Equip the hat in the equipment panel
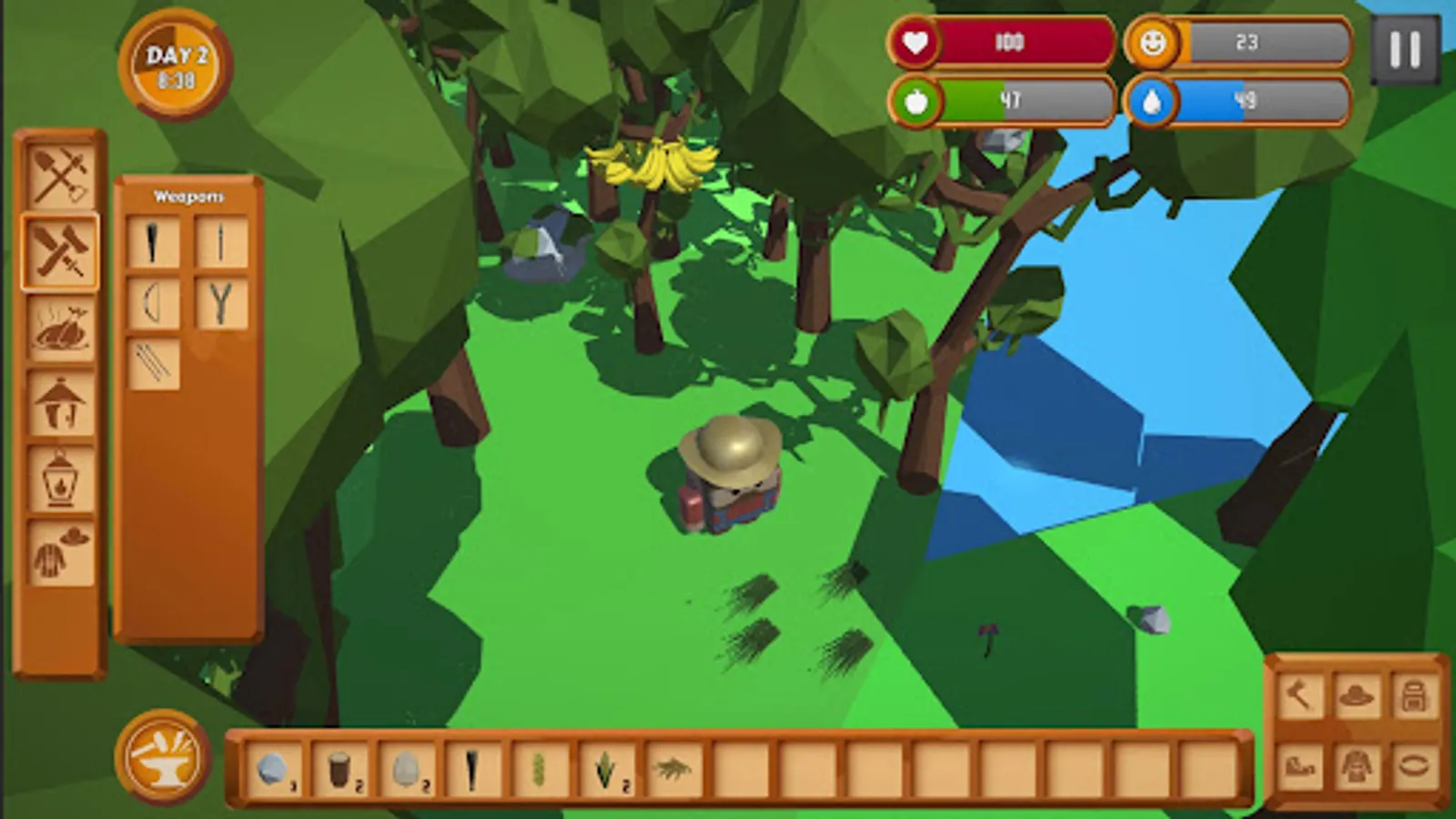The image size is (1456, 819). 1355,696
